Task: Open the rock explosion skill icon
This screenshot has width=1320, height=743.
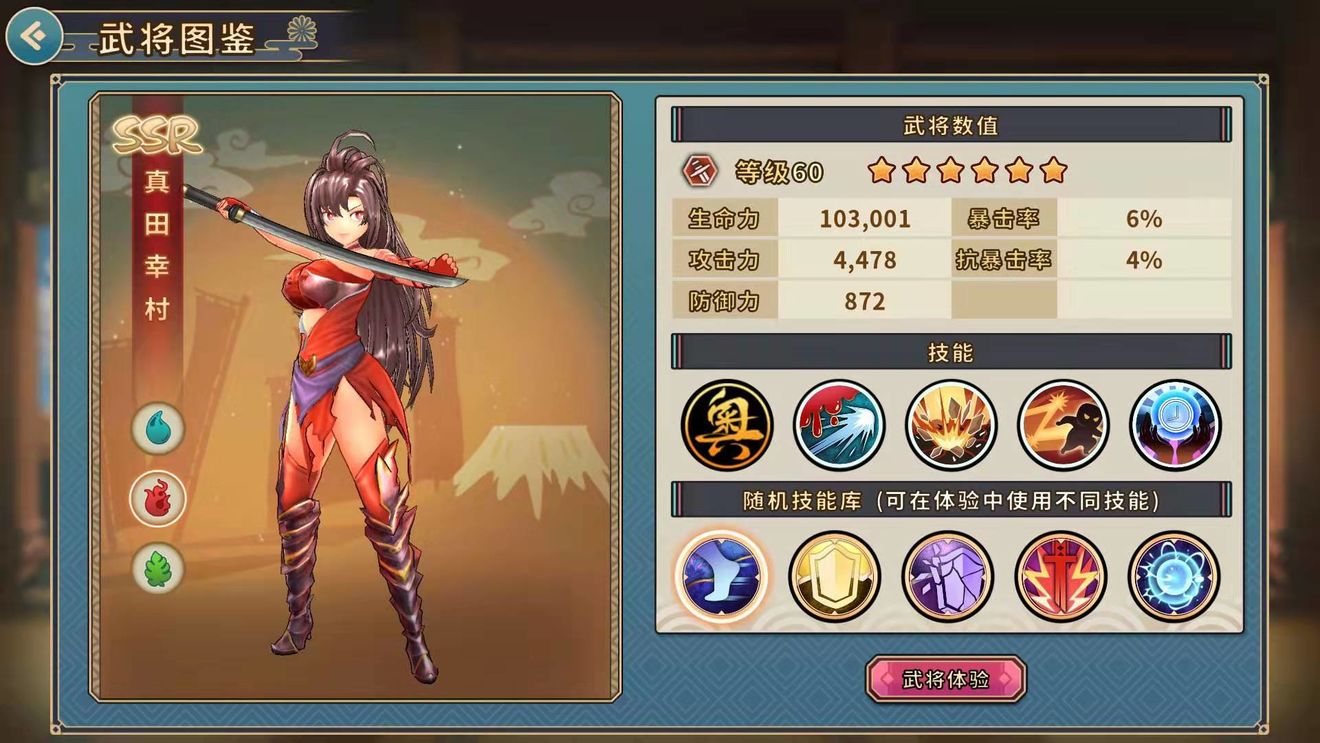Action: coord(951,424)
